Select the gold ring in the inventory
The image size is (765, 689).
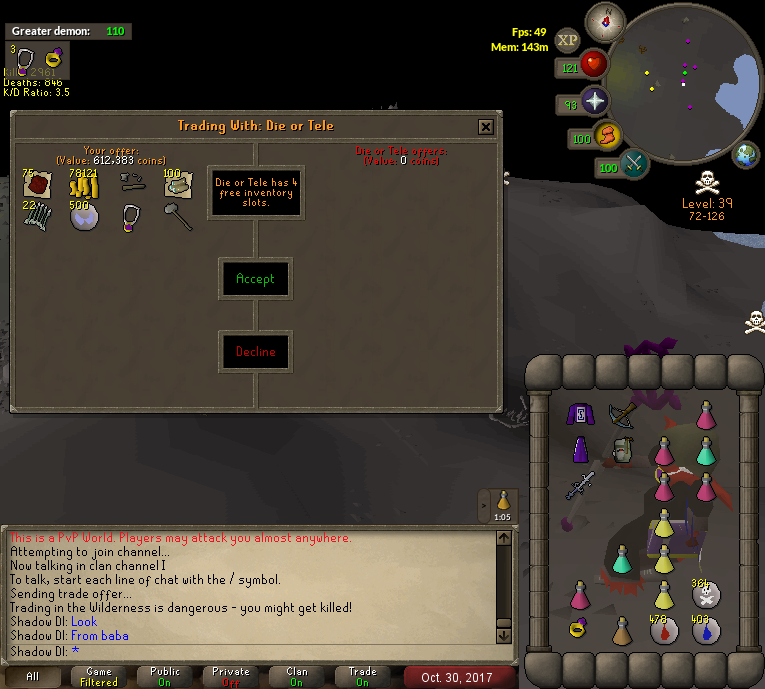coord(580,628)
